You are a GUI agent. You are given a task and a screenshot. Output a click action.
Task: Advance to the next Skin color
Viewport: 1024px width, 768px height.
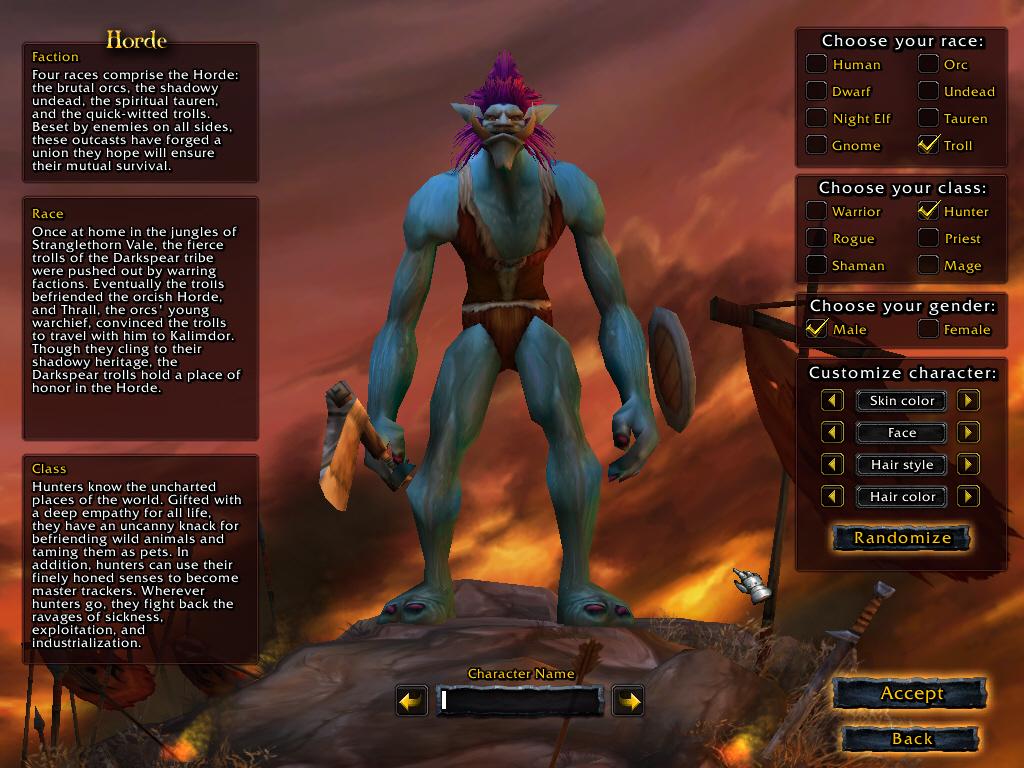click(x=968, y=401)
